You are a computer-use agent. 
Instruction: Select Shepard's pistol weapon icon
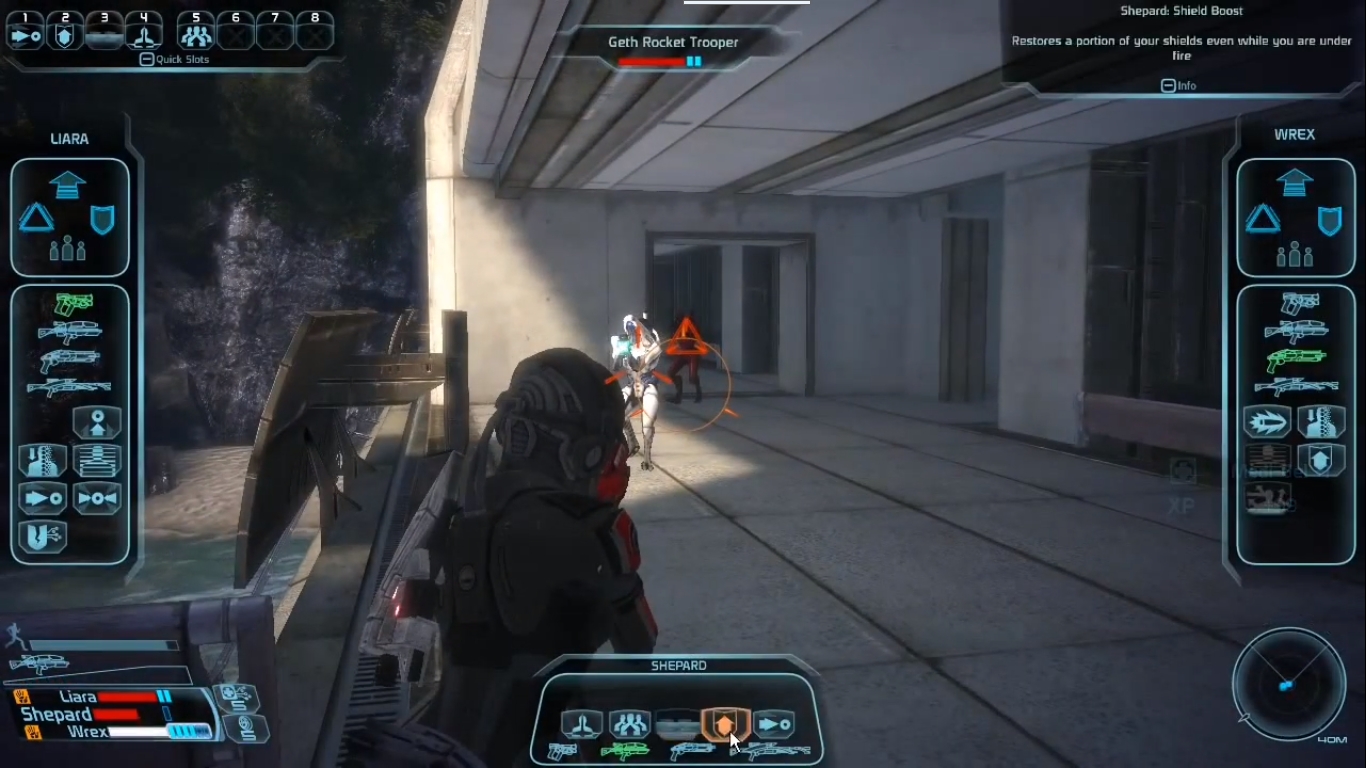(562, 751)
